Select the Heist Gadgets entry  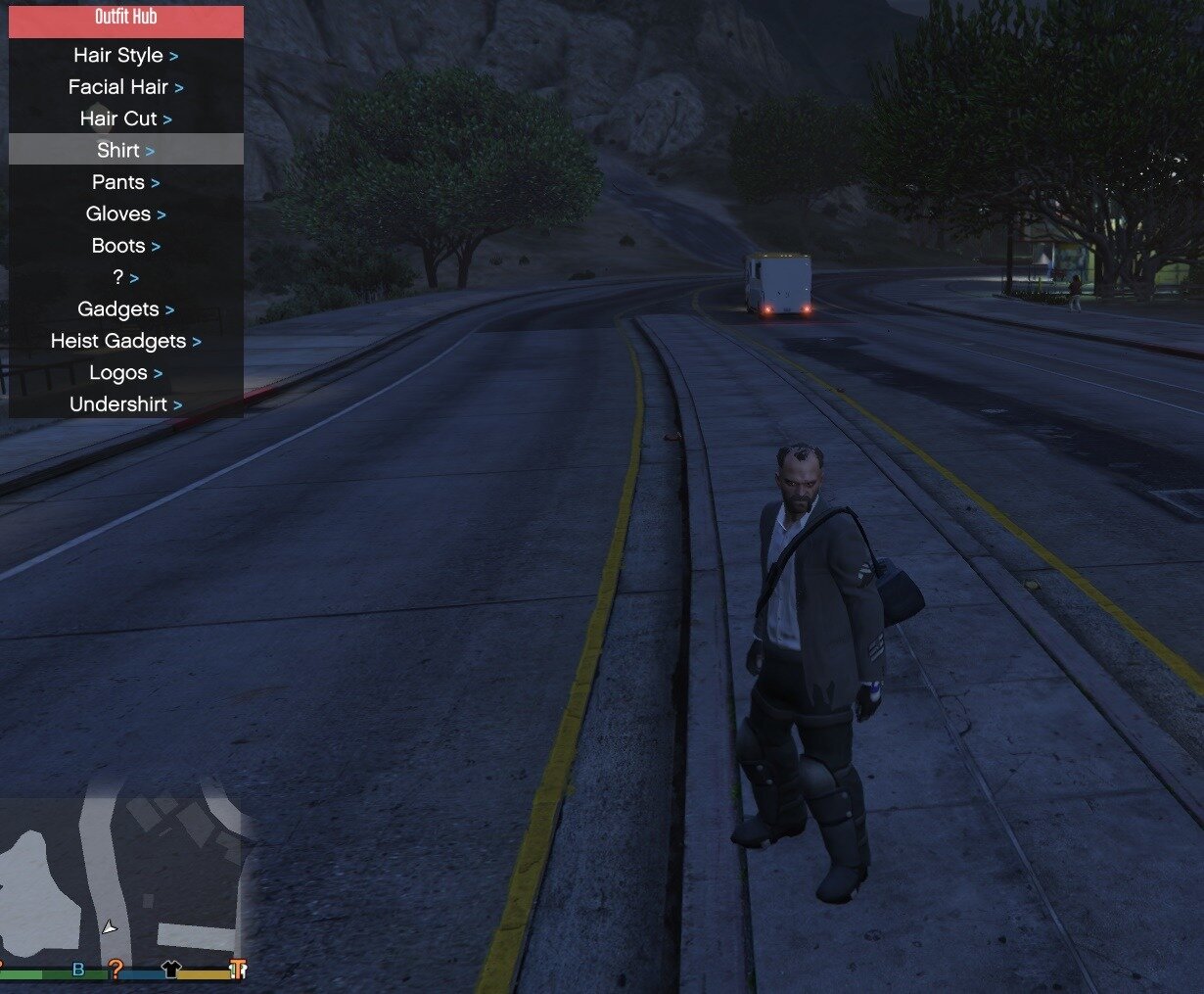point(125,341)
